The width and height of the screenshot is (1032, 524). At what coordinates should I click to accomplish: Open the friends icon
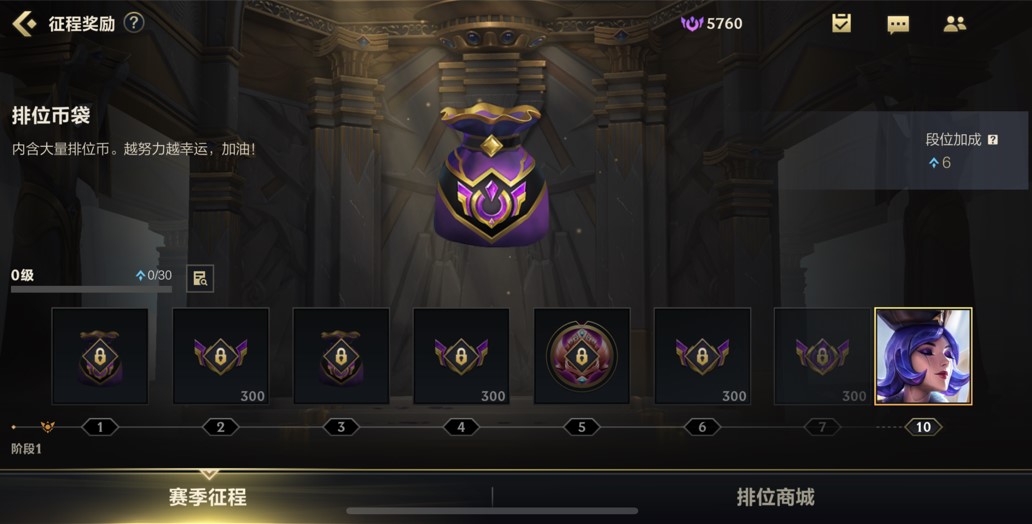[954, 24]
